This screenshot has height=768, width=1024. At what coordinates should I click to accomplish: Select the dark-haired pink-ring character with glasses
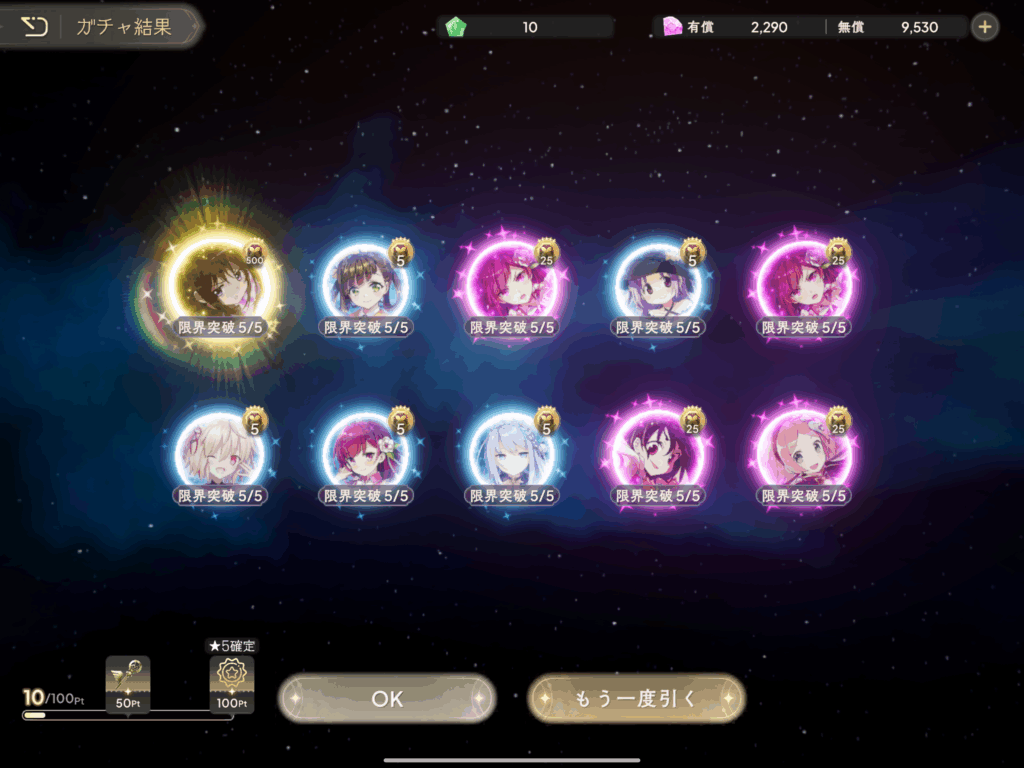click(657, 455)
